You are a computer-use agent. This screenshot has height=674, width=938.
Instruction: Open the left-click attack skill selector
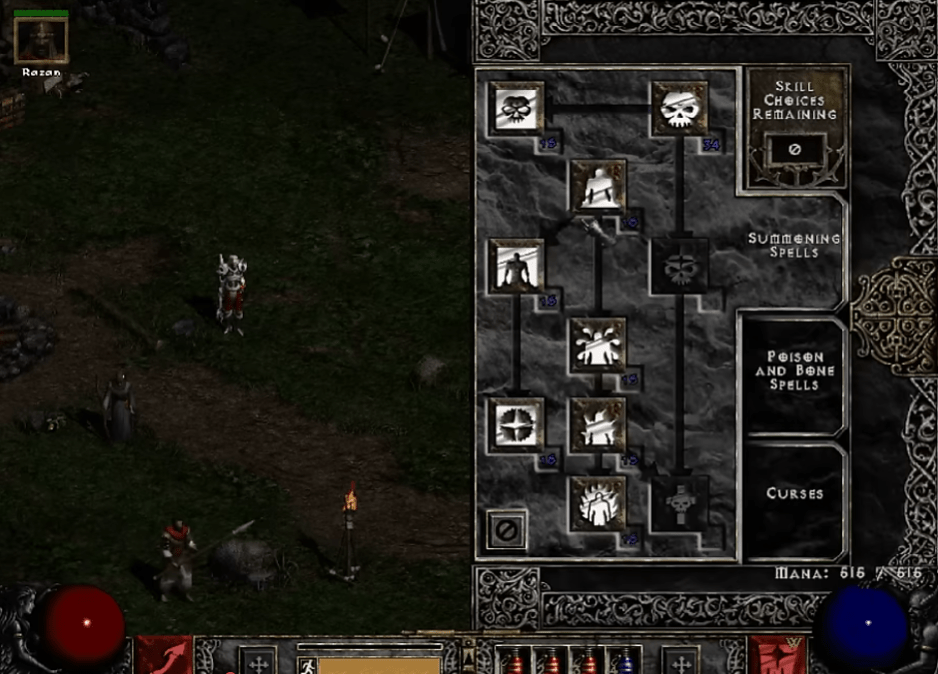[x=164, y=655]
